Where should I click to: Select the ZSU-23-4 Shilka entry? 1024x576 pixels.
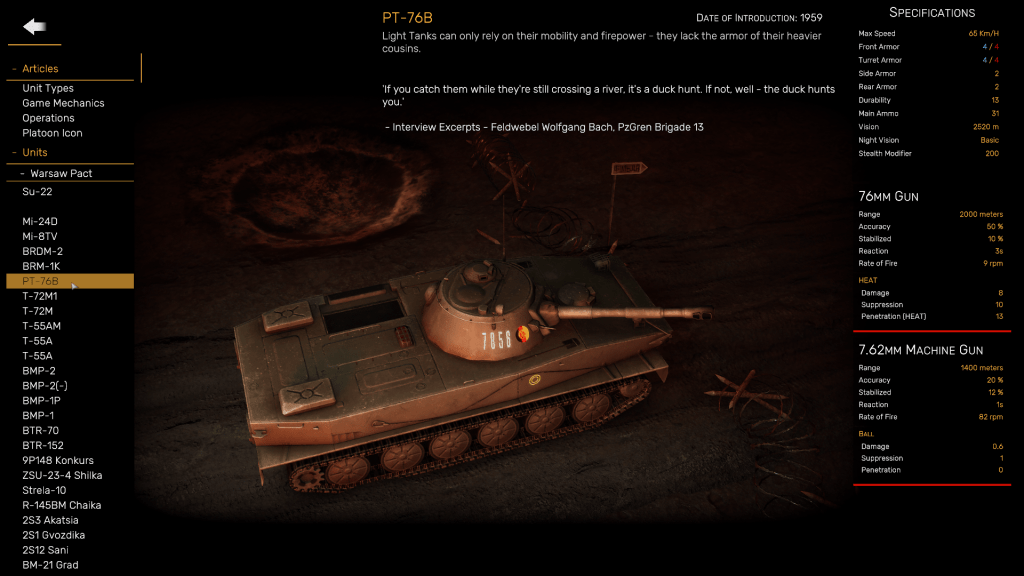click(x=62, y=476)
